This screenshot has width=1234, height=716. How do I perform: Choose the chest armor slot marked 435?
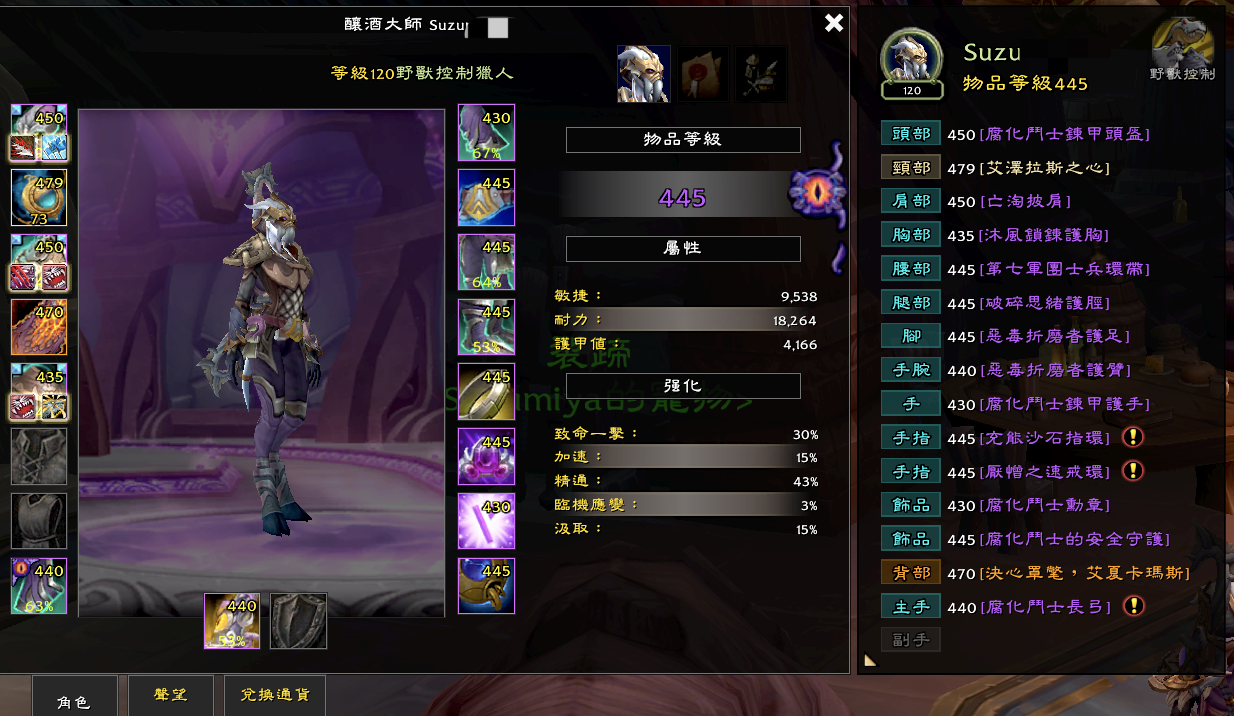tap(39, 392)
